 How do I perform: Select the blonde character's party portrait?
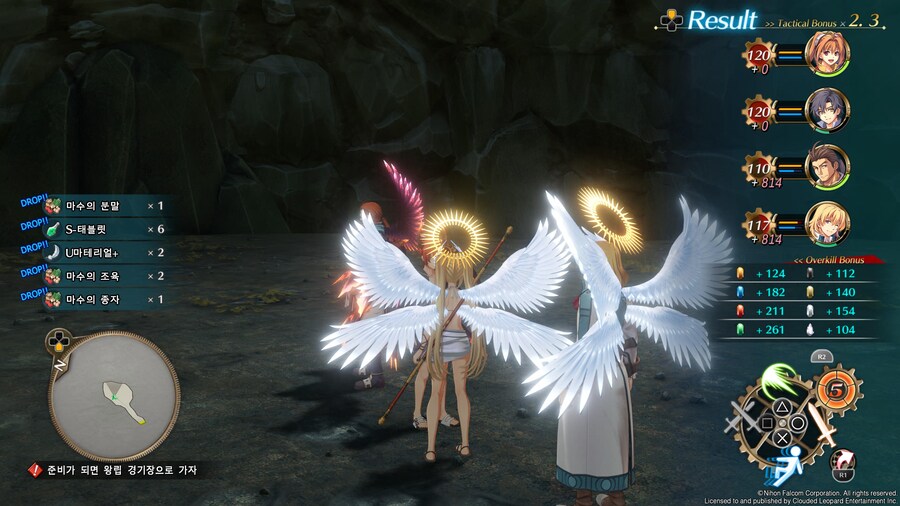pyautogui.click(x=826, y=222)
